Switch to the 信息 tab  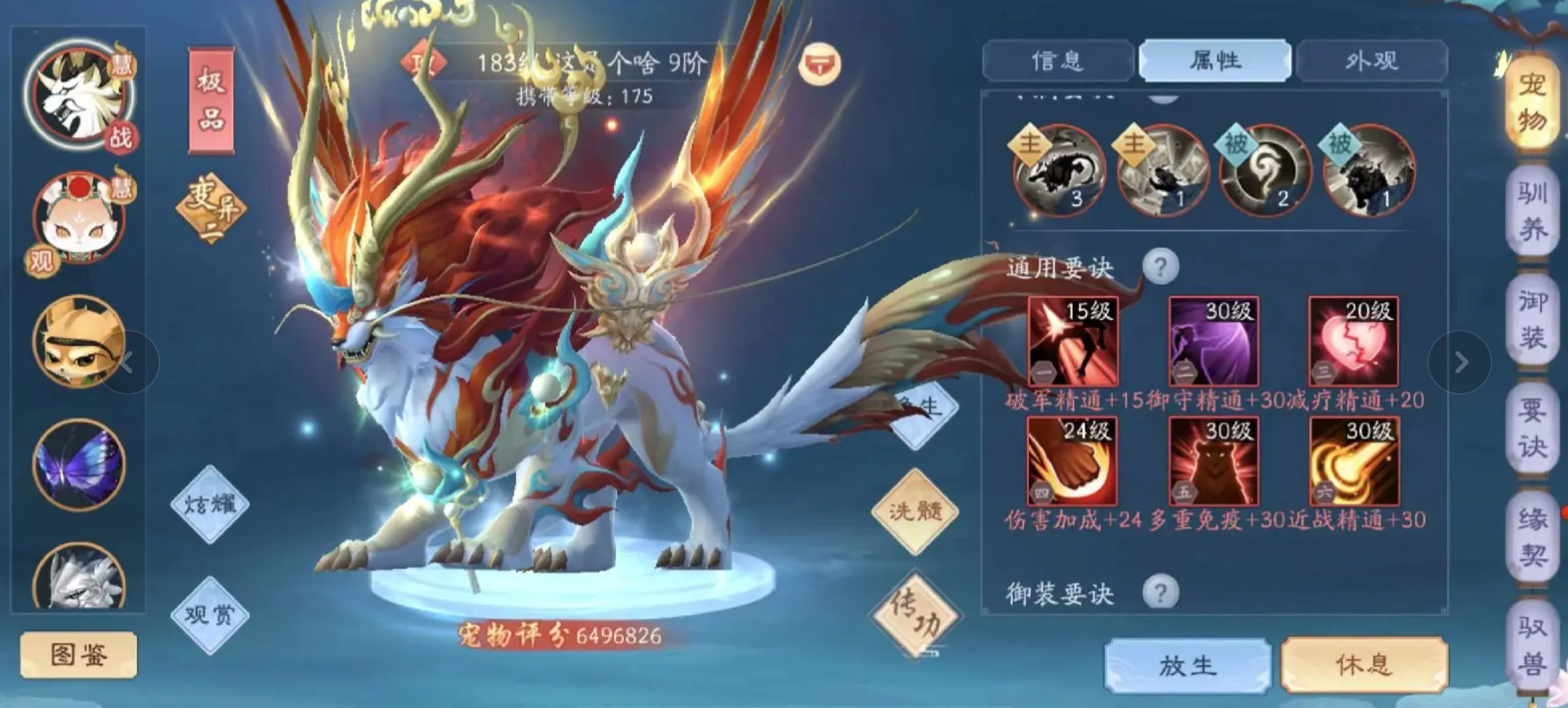pos(1057,59)
